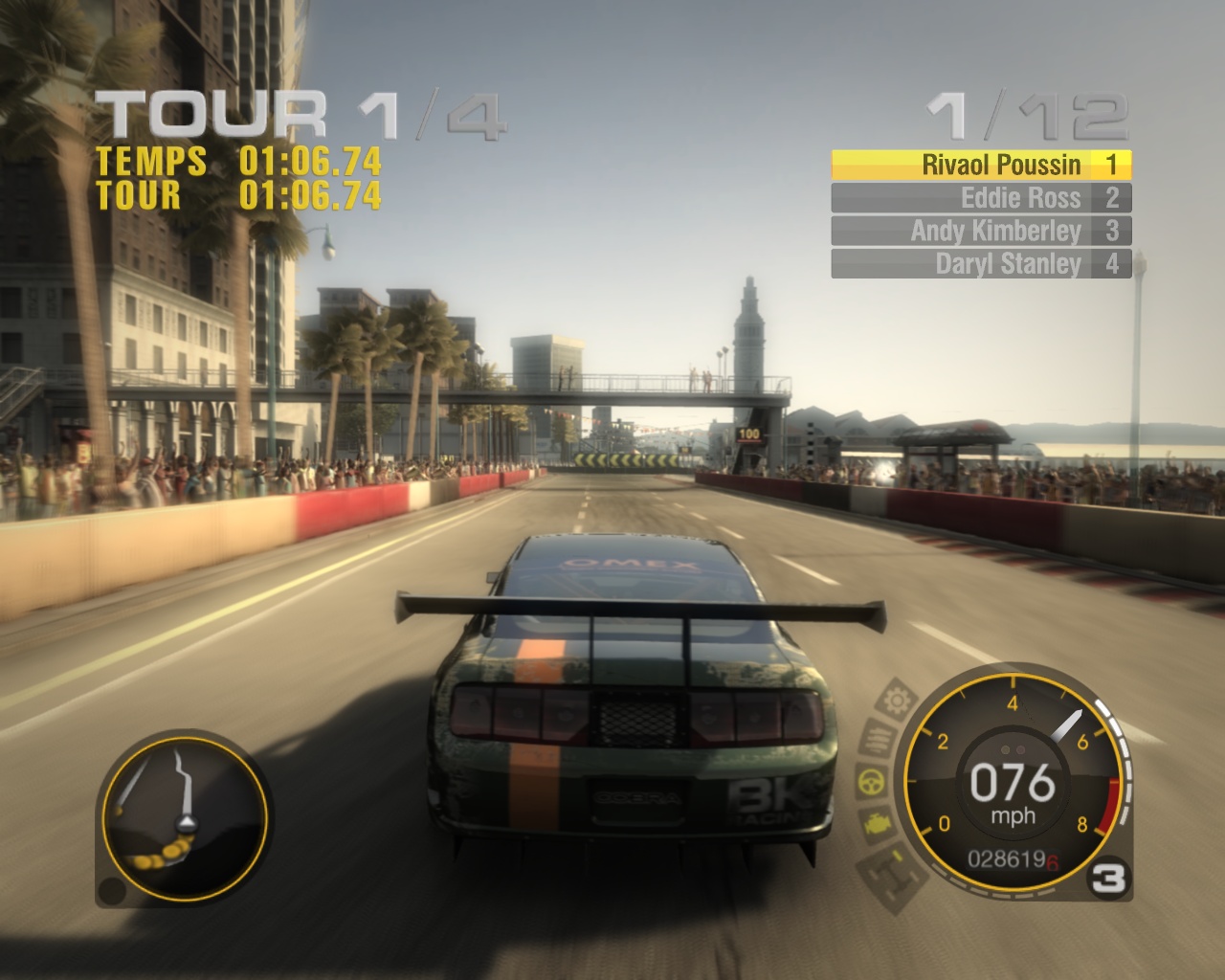
Task: Select Eddie Ross leaderboard row
Action: pos(981,198)
